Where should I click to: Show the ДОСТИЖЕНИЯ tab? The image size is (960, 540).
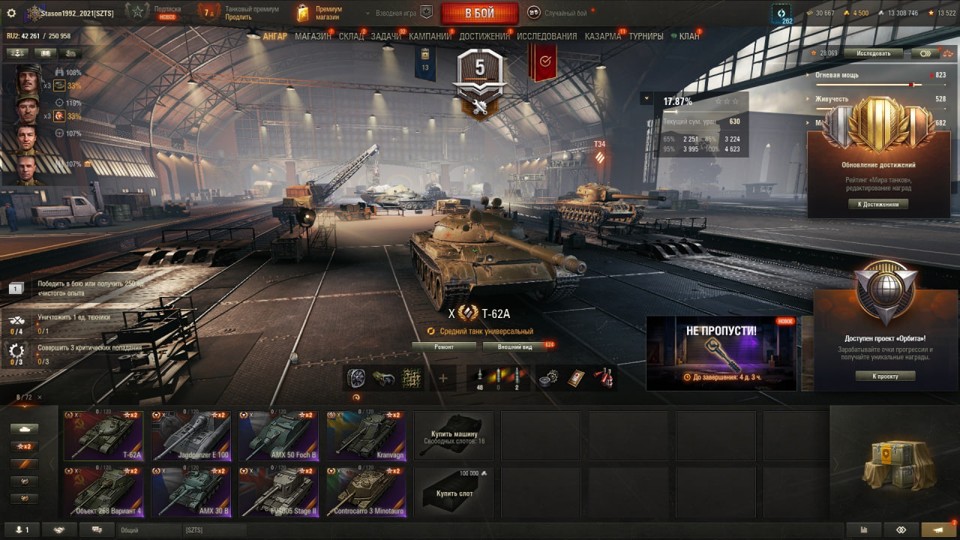pos(484,36)
